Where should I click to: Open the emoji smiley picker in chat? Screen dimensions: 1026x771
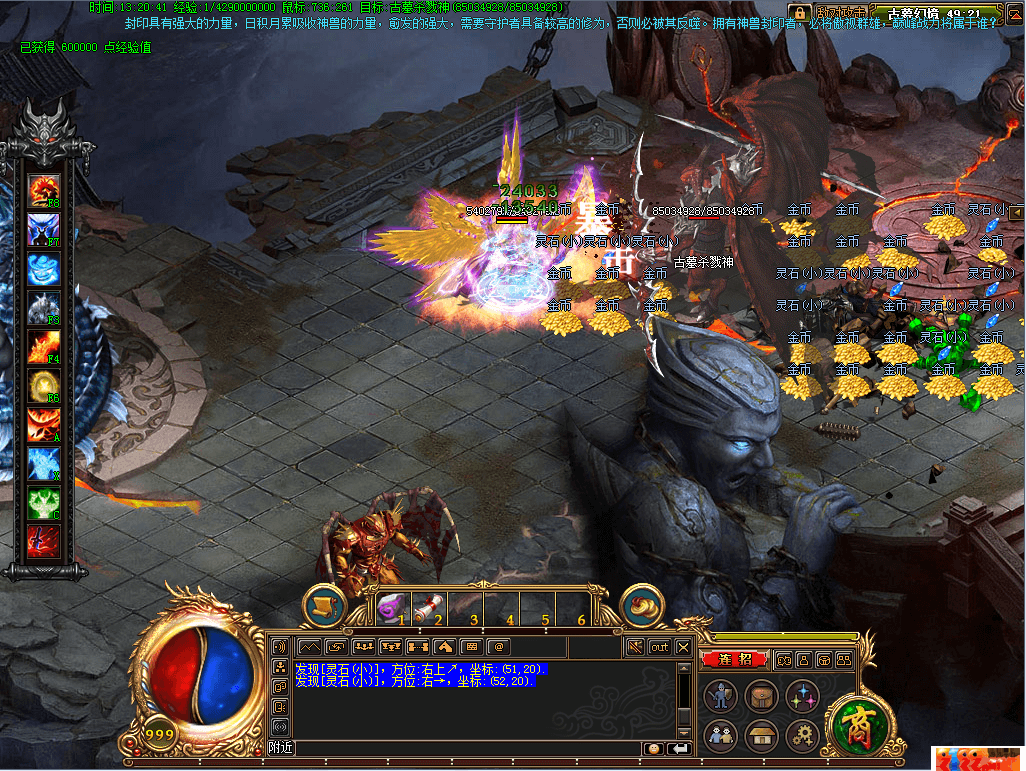click(x=655, y=748)
